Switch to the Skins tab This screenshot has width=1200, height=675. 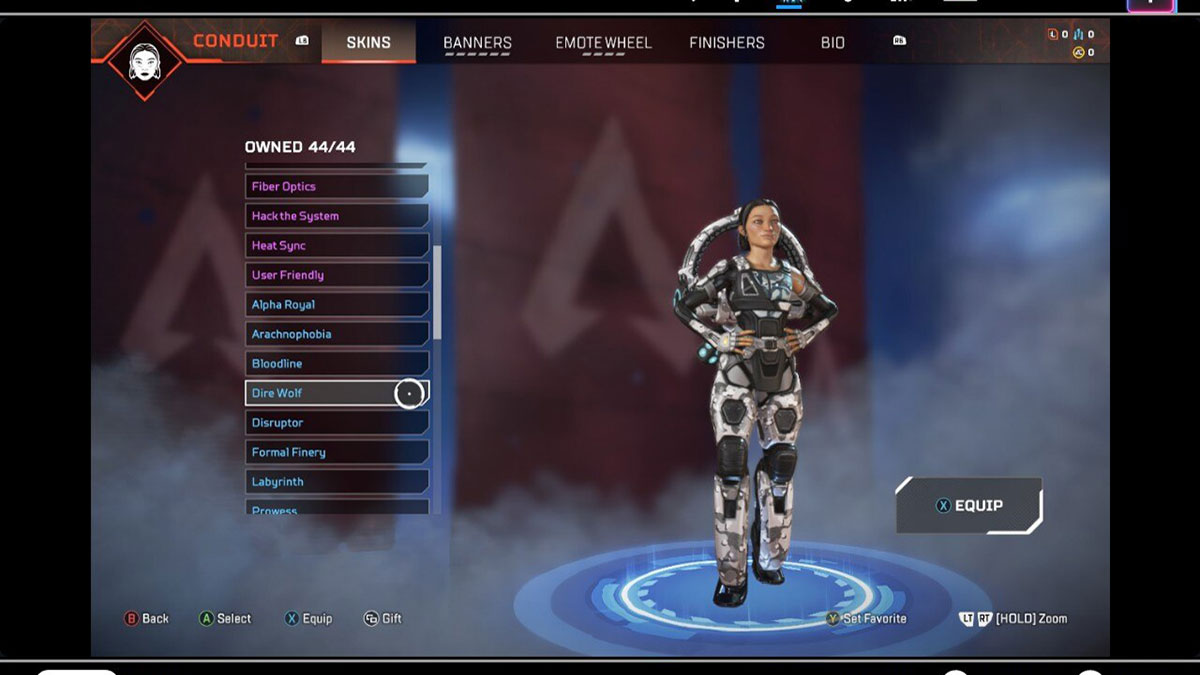[x=368, y=43]
